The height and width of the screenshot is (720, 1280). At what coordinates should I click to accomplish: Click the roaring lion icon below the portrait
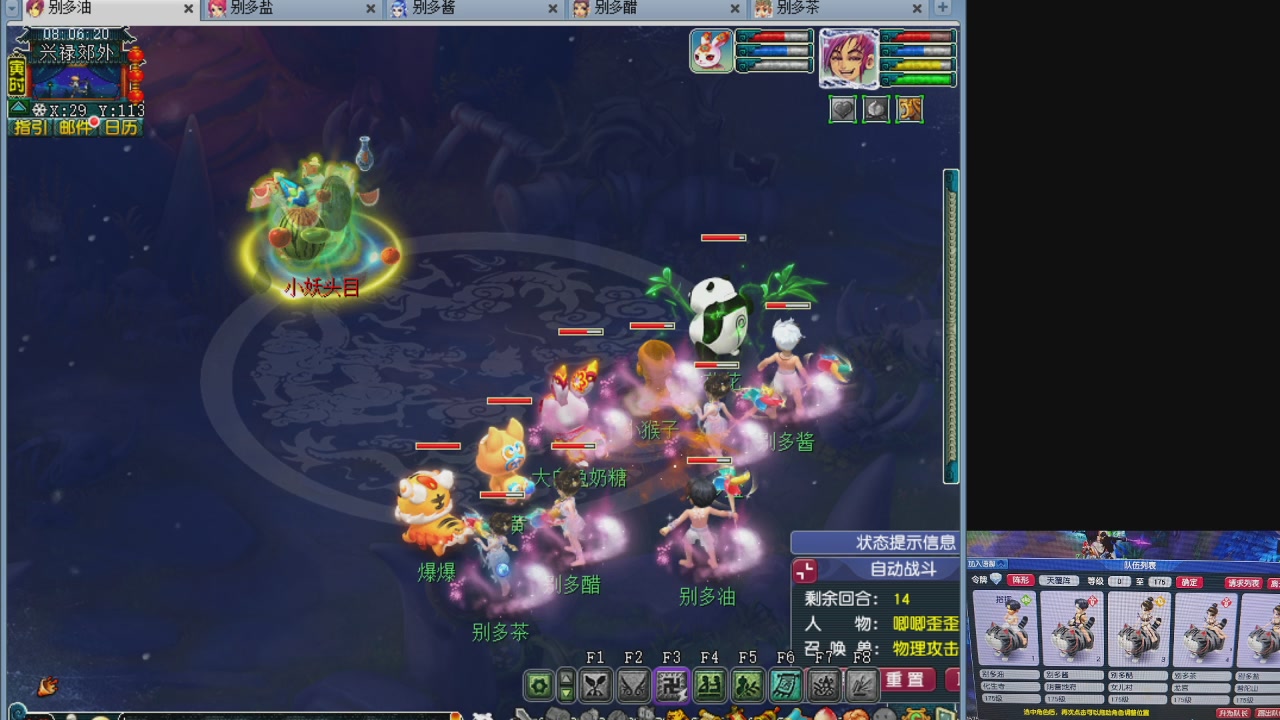tap(910, 109)
